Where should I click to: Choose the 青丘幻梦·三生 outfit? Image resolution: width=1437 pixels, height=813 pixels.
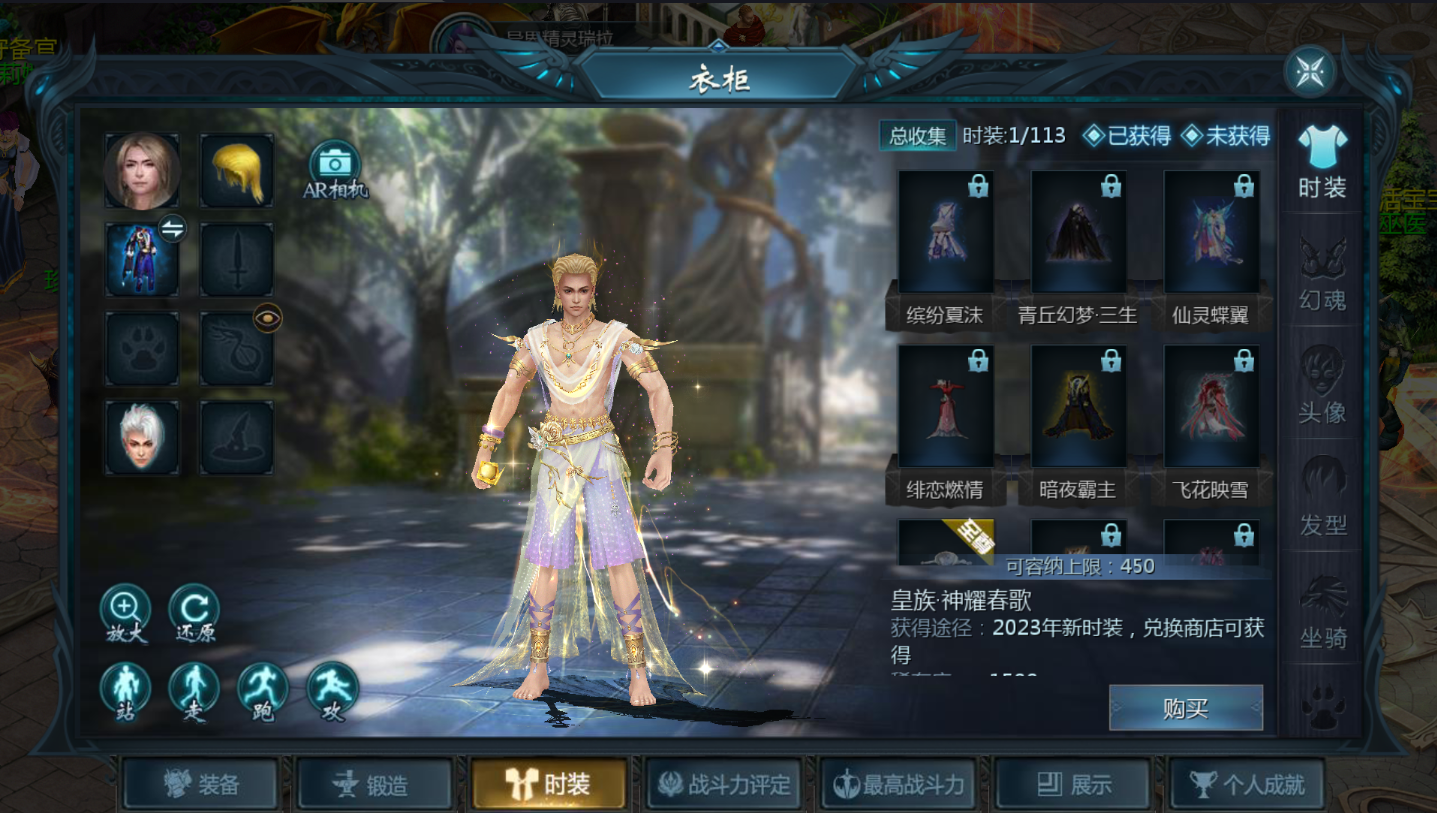(x=1078, y=232)
